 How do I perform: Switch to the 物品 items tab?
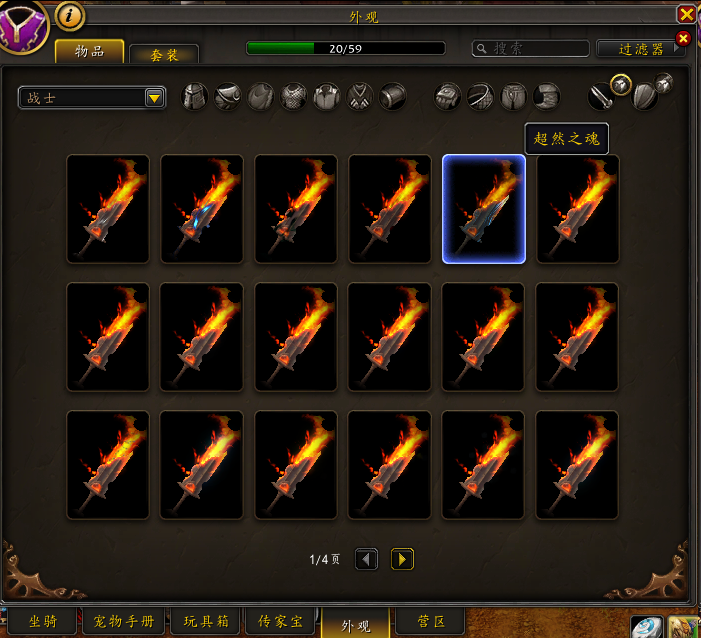[89, 51]
